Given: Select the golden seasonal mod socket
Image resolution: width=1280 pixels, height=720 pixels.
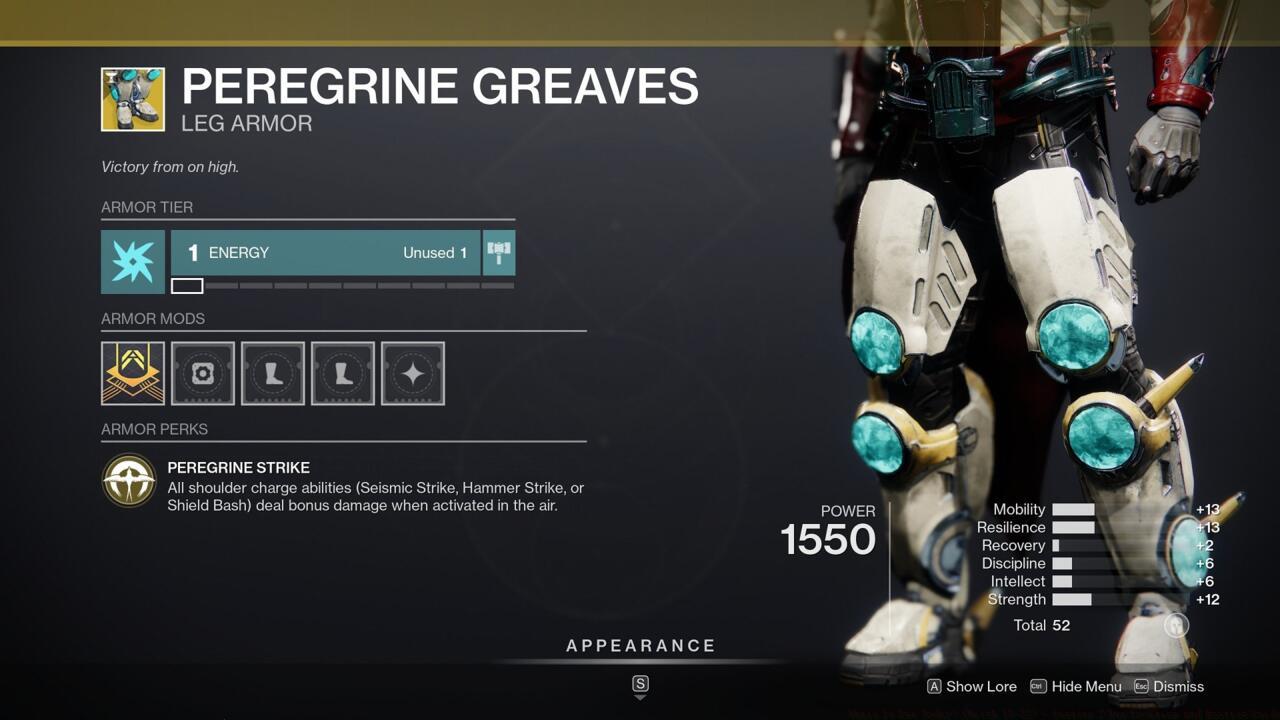Looking at the screenshot, I should 132,373.
